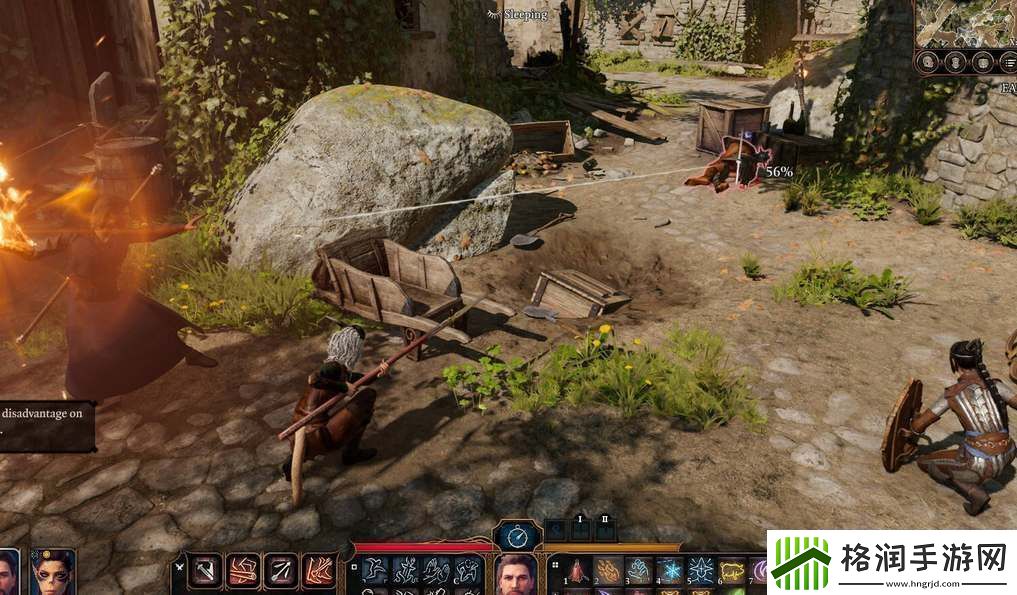The image size is (1017, 595).
Task: Cast the fire spell in slot 2
Action: point(608,570)
